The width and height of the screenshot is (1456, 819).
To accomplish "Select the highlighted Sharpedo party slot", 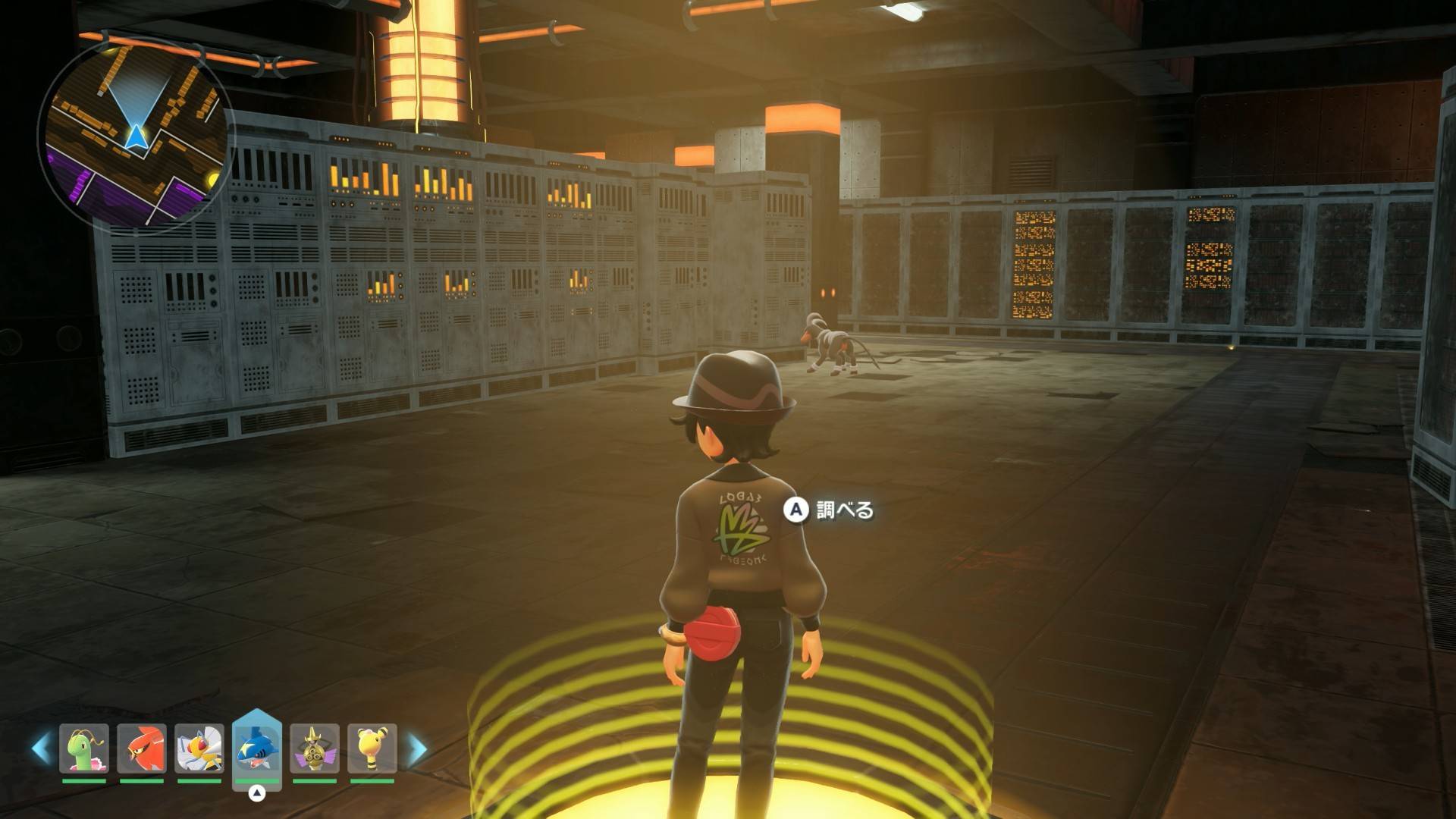I will pyautogui.click(x=257, y=748).
